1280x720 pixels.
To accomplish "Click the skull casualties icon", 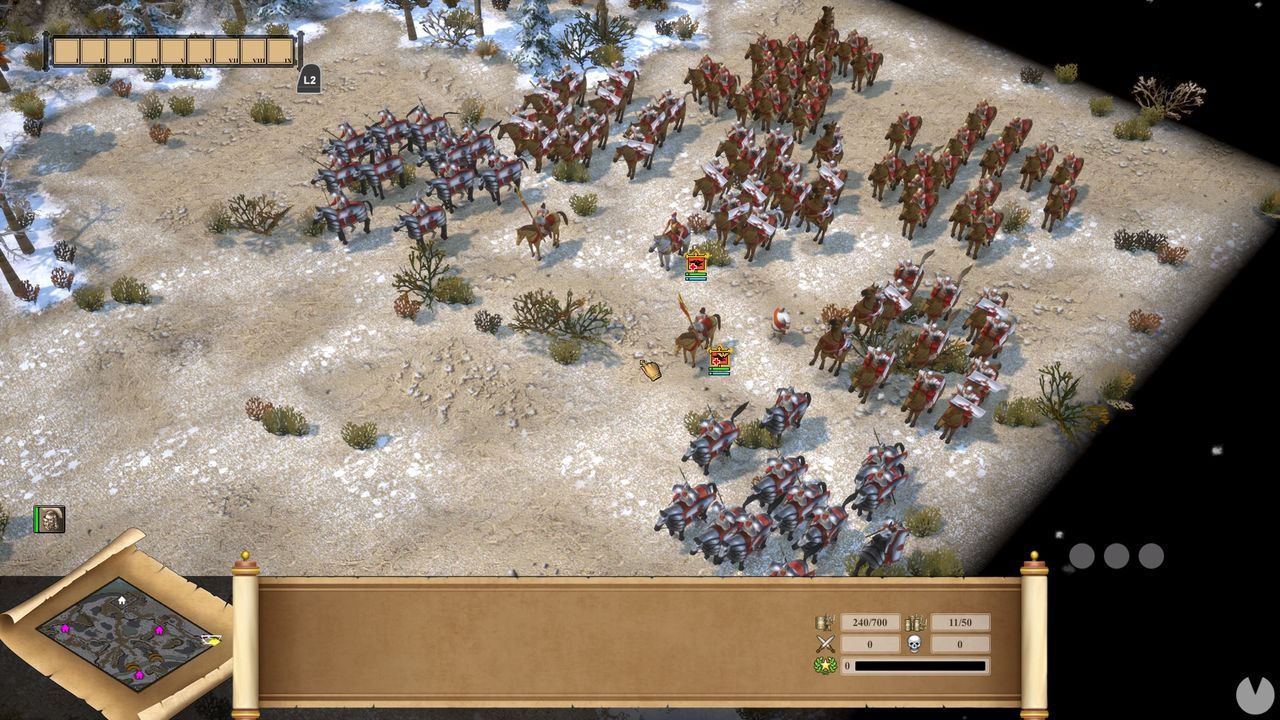I will (x=914, y=644).
